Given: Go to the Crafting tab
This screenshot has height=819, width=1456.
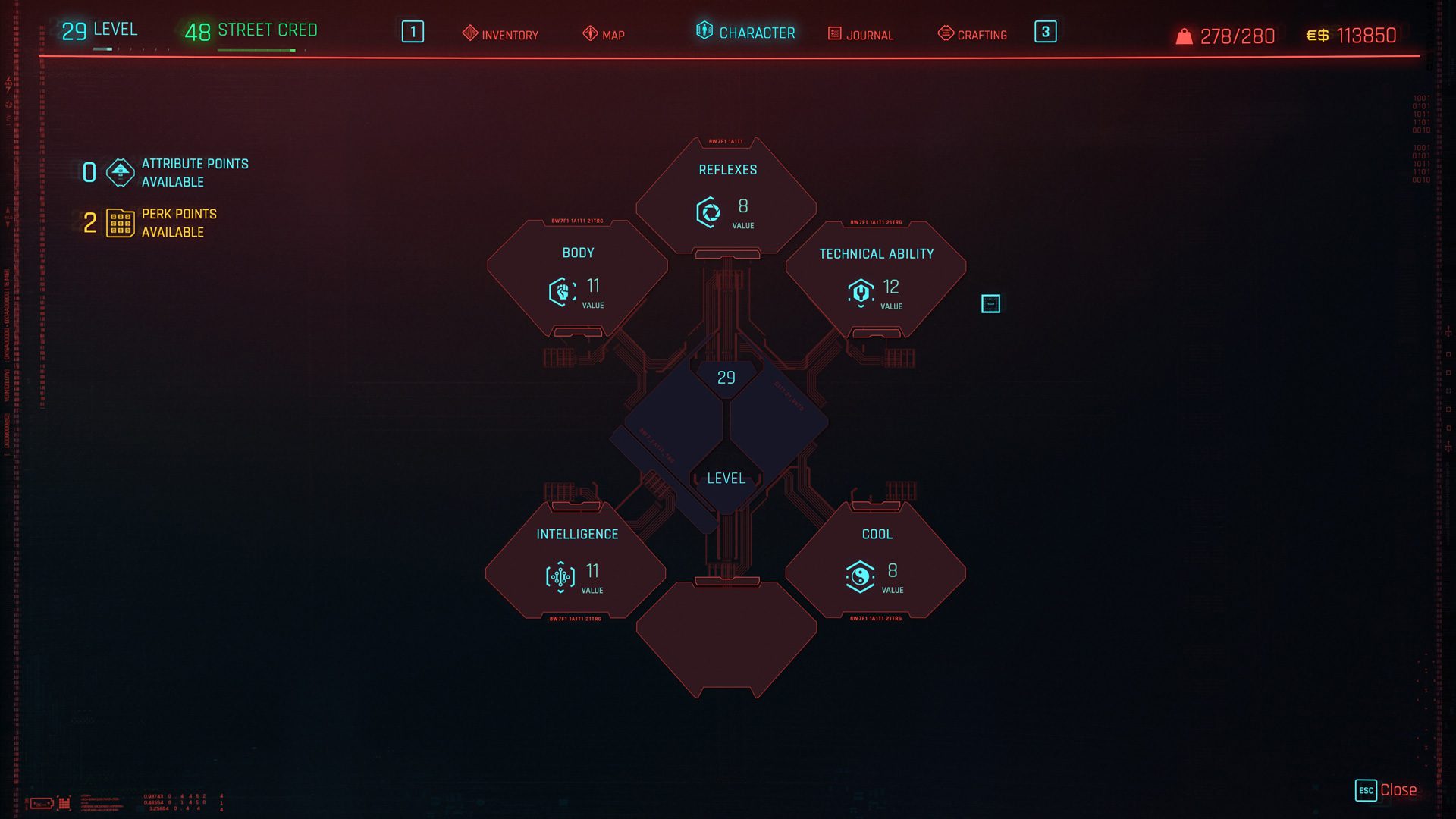Looking at the screenshot, I should click(973, 34).
